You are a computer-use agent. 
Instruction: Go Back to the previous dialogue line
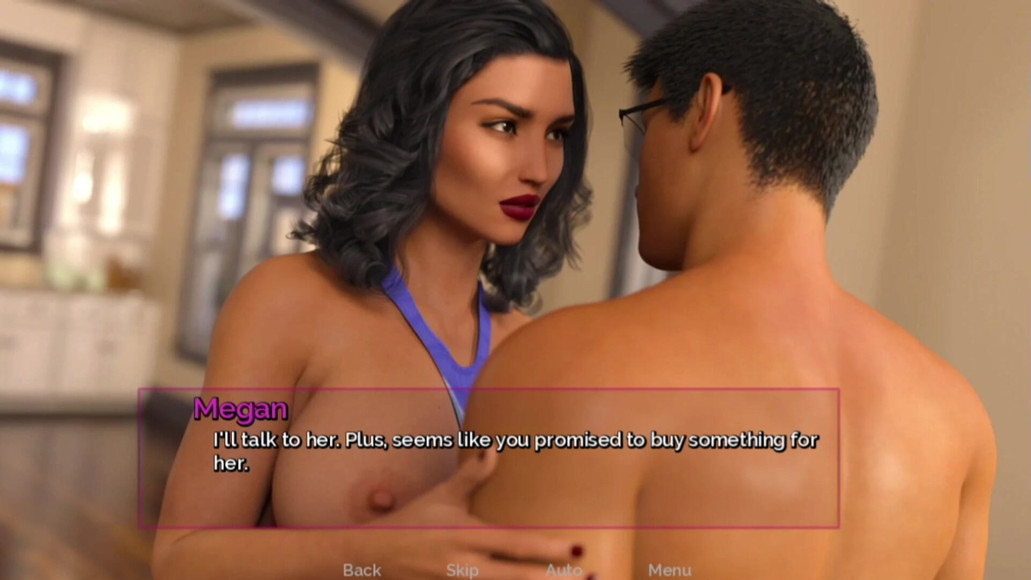[x=361, y=570]
